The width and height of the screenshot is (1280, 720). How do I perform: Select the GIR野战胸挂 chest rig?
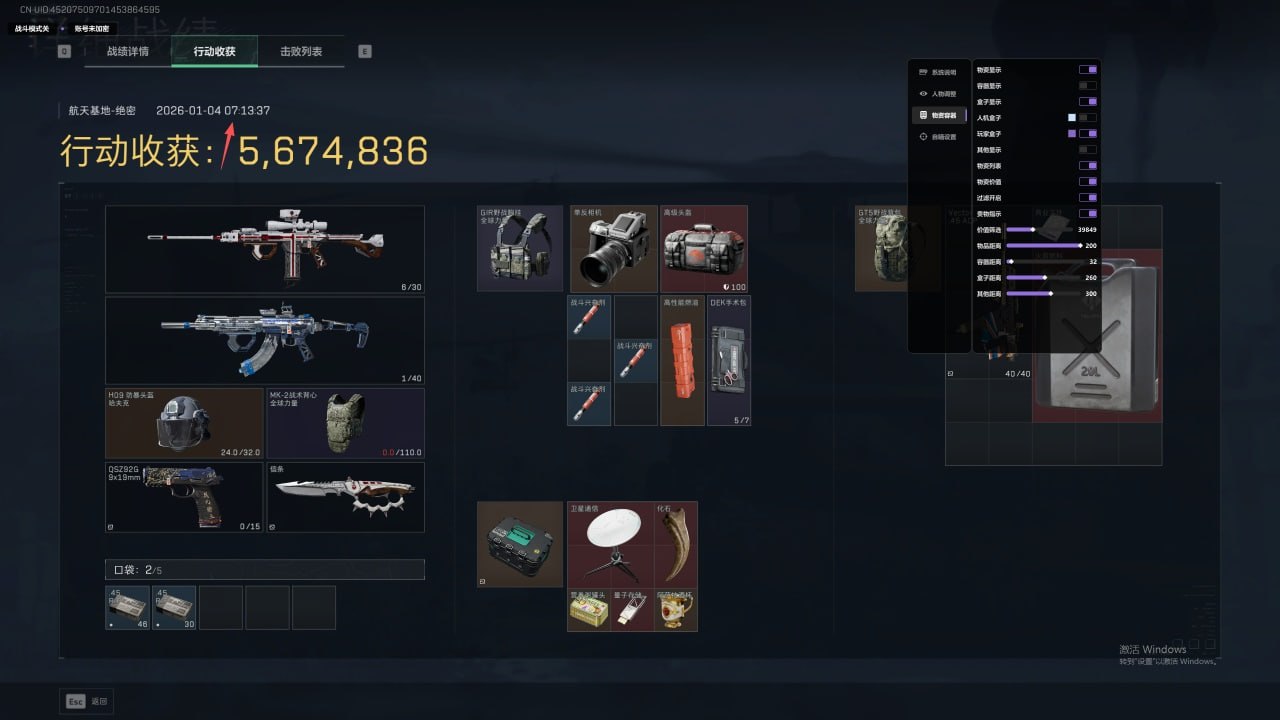[x=520, y=248]
